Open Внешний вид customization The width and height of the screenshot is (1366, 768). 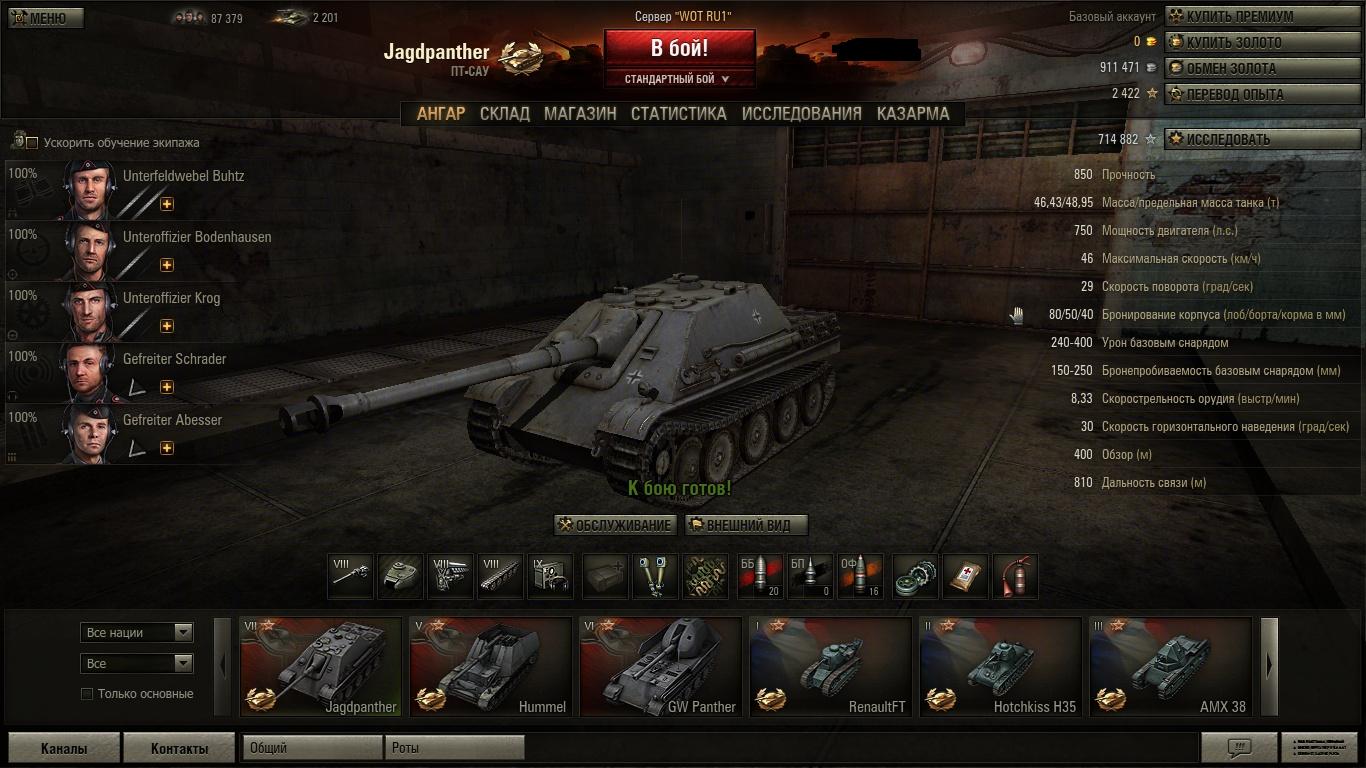point(746,525)
